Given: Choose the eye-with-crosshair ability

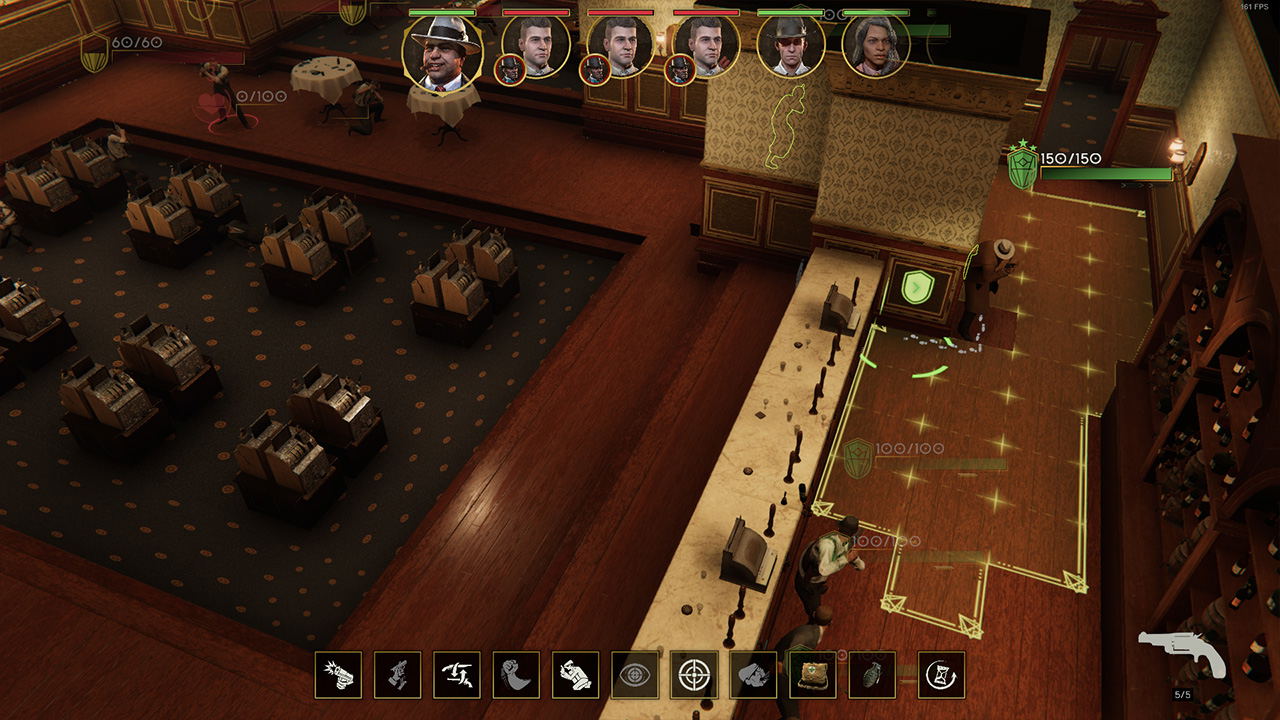Looking at the screenshot, I should pos(635,675).
